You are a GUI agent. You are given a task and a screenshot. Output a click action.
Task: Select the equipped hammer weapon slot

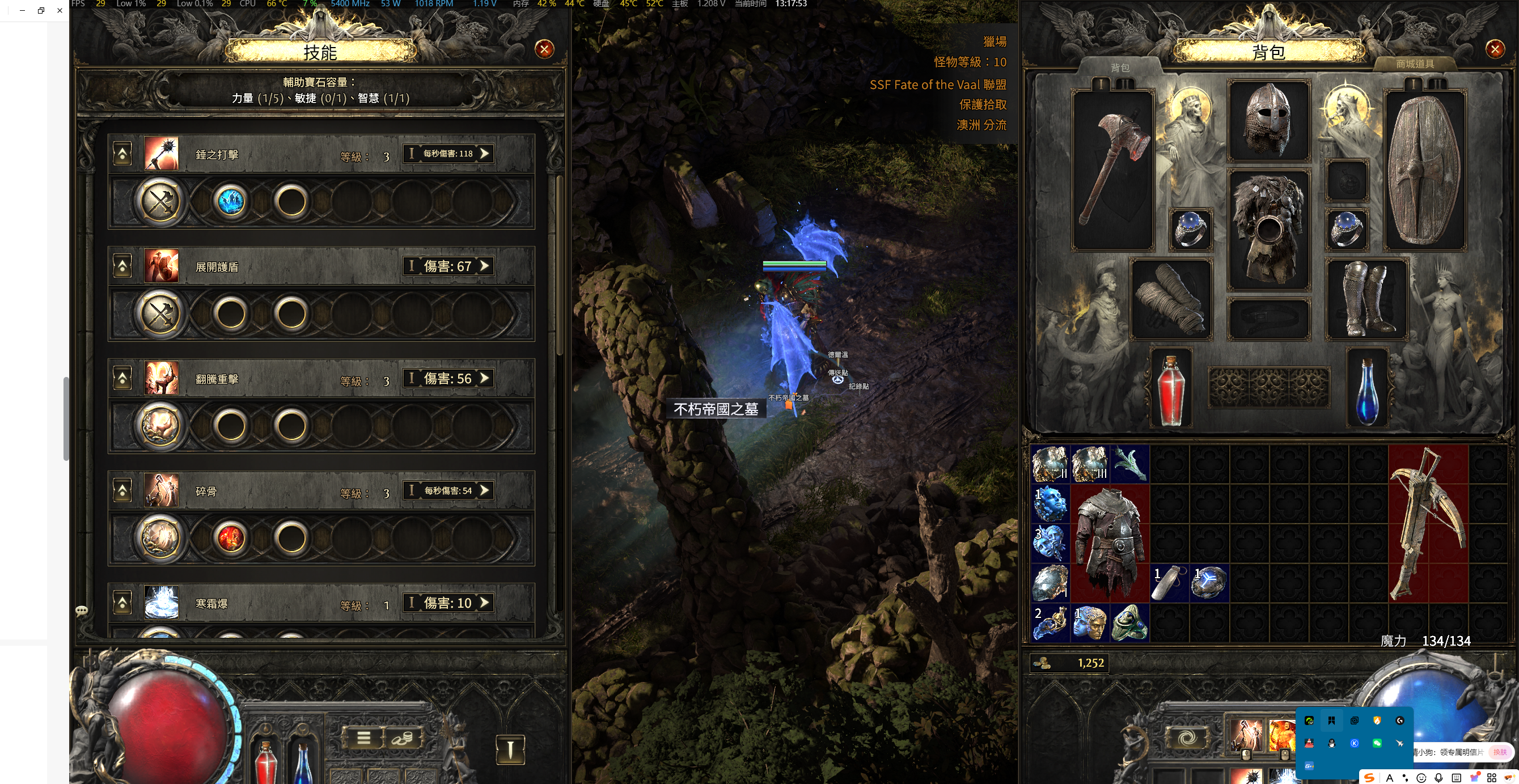pos(1112,169)
